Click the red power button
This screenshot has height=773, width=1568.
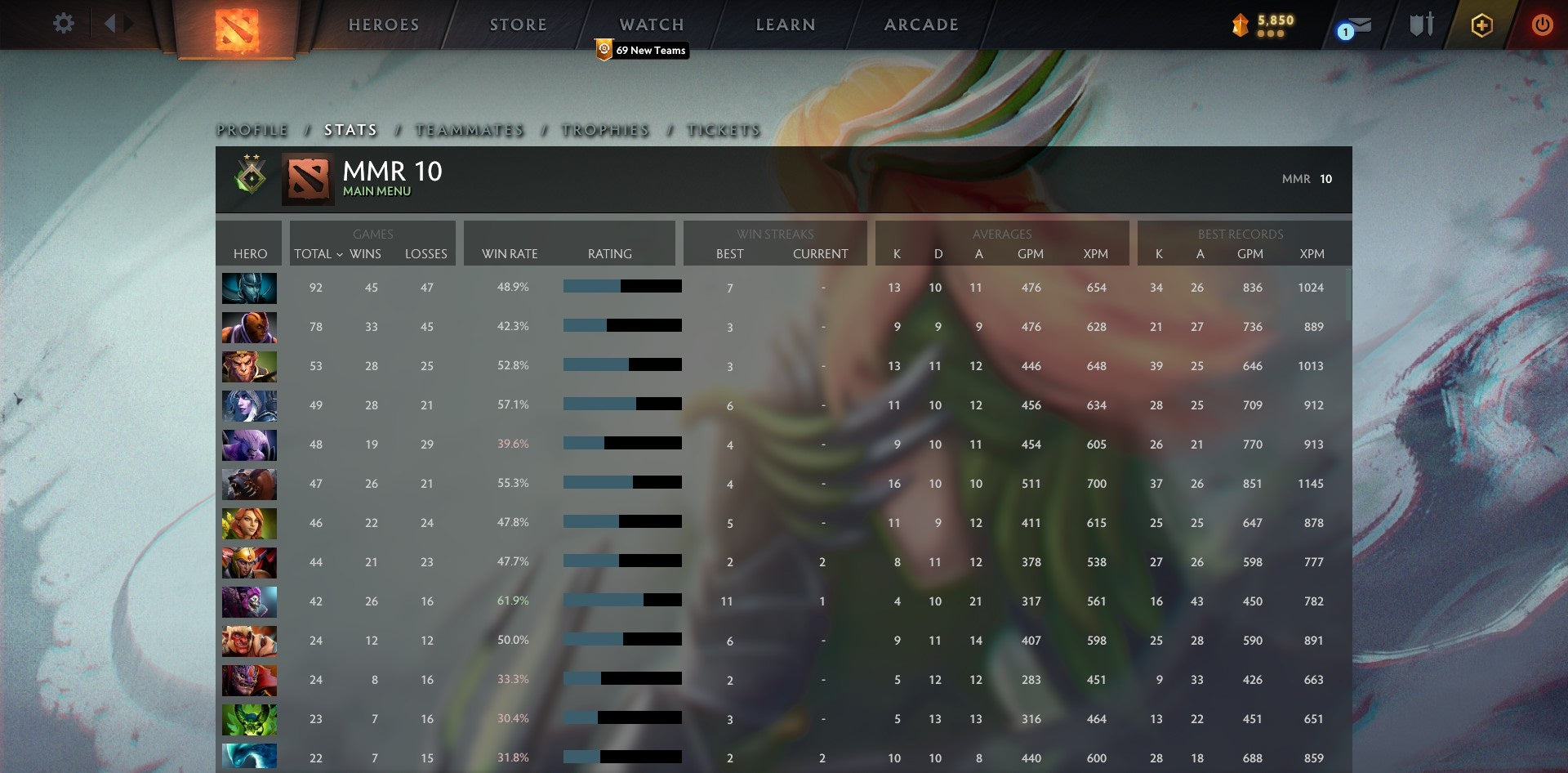coord(1543,24)
